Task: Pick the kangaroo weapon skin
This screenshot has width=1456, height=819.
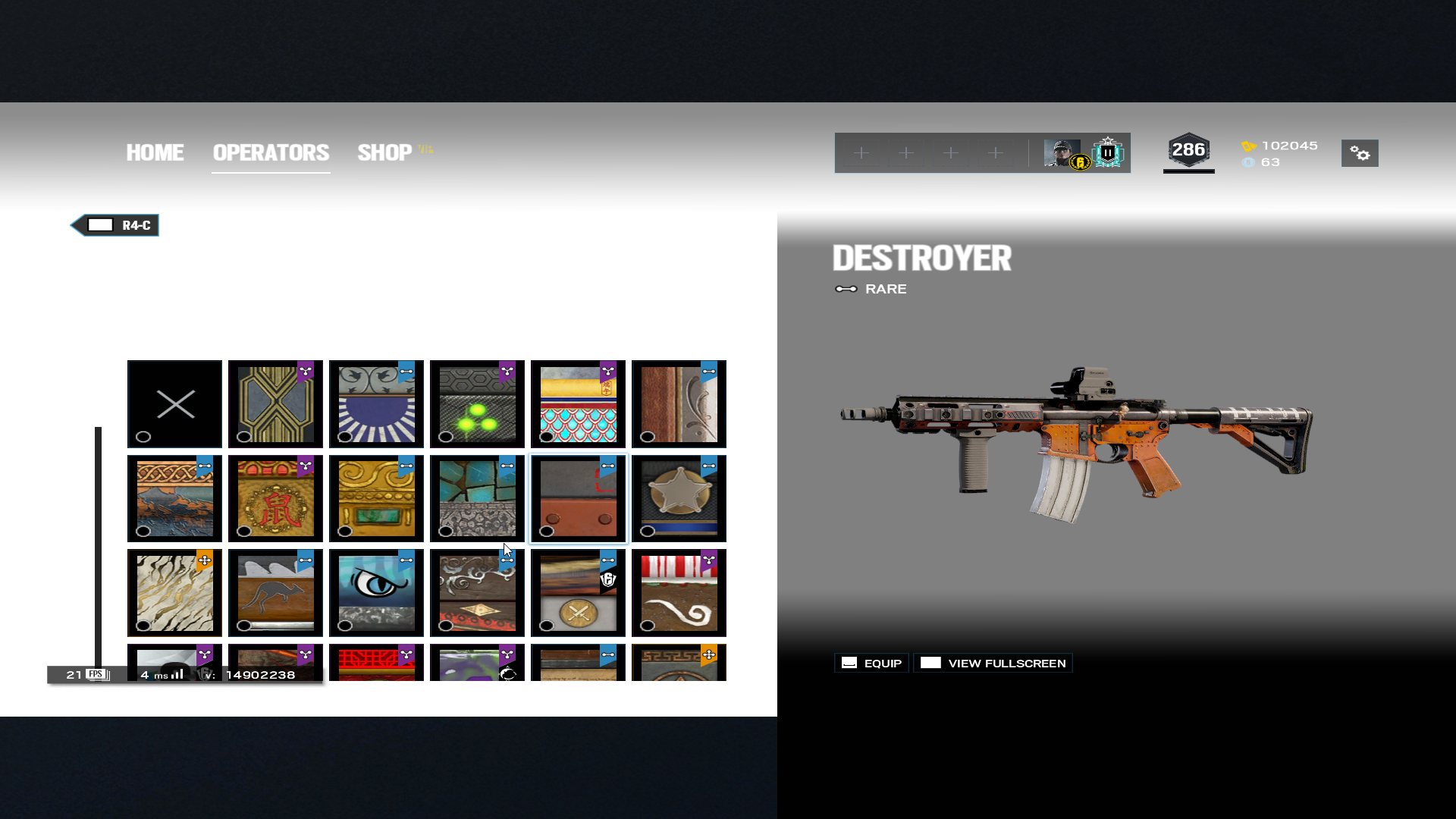Action: 275,593
